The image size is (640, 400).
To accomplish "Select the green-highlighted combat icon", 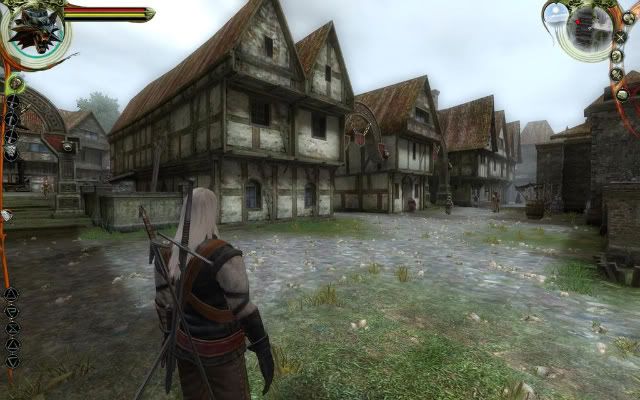I will (13, 85).
